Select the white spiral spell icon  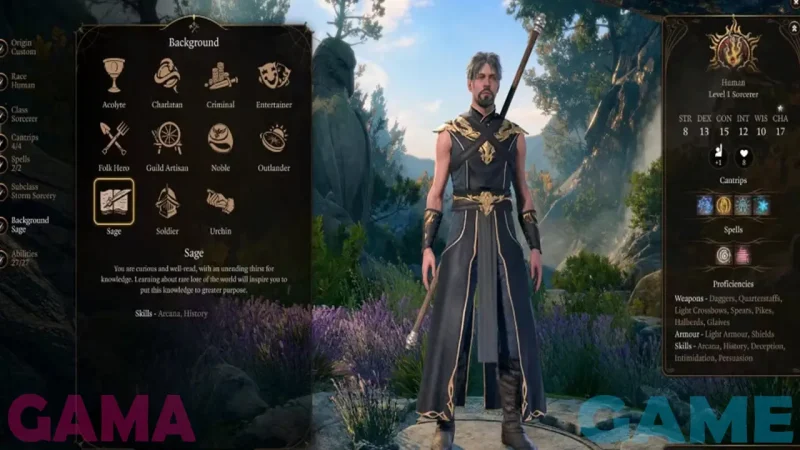(x=724, y=254)
